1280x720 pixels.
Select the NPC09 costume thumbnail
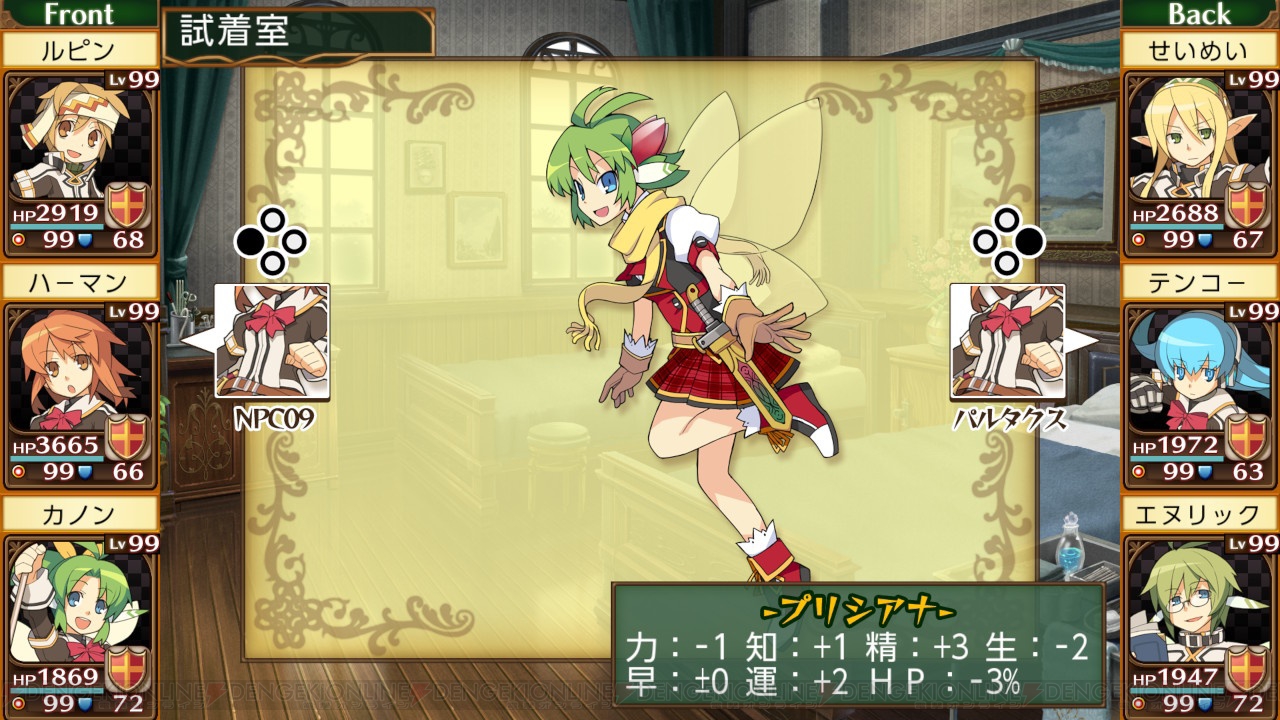[x=272, y=341]
